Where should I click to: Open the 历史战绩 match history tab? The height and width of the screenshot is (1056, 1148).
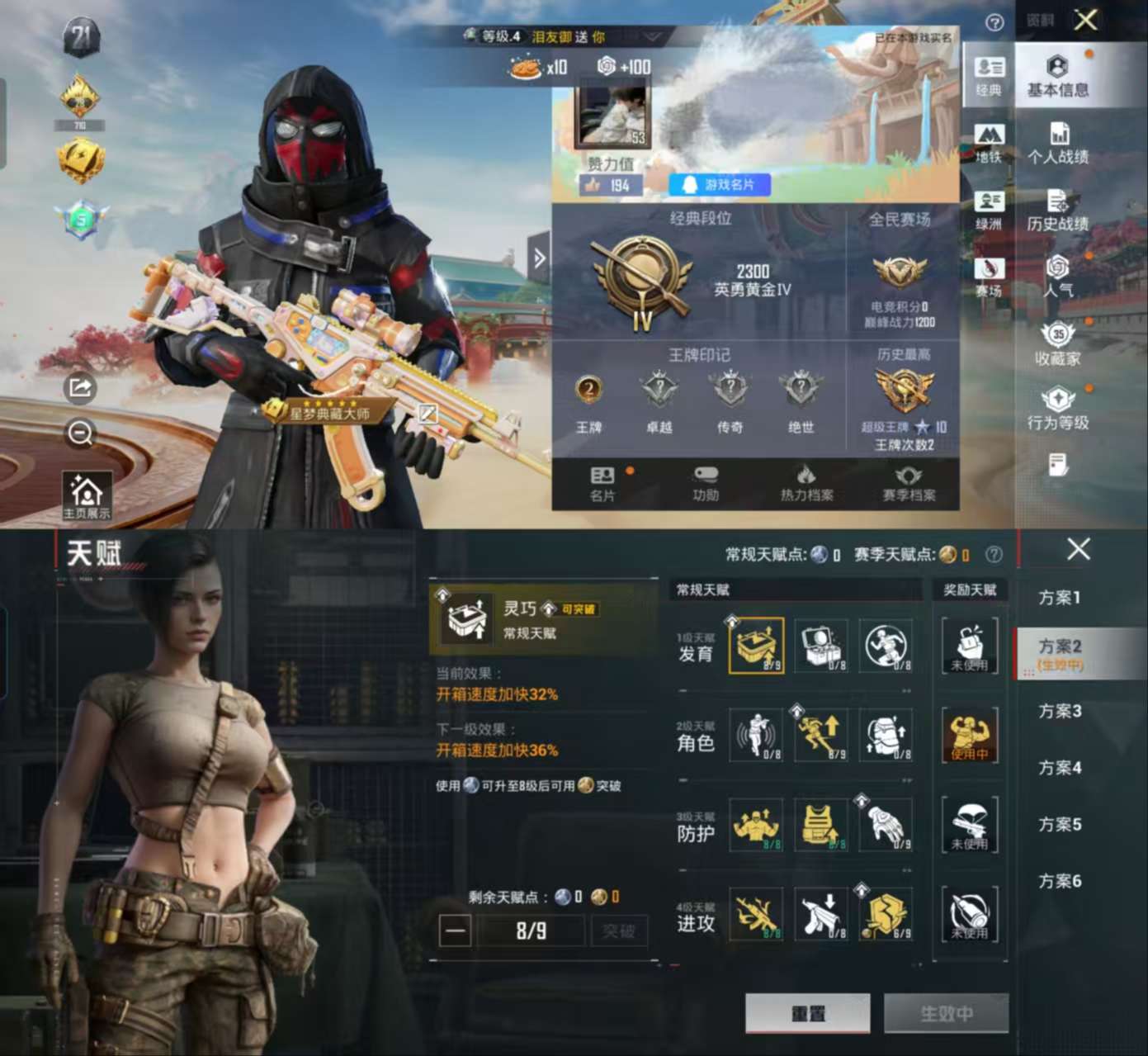(1058, 211)
